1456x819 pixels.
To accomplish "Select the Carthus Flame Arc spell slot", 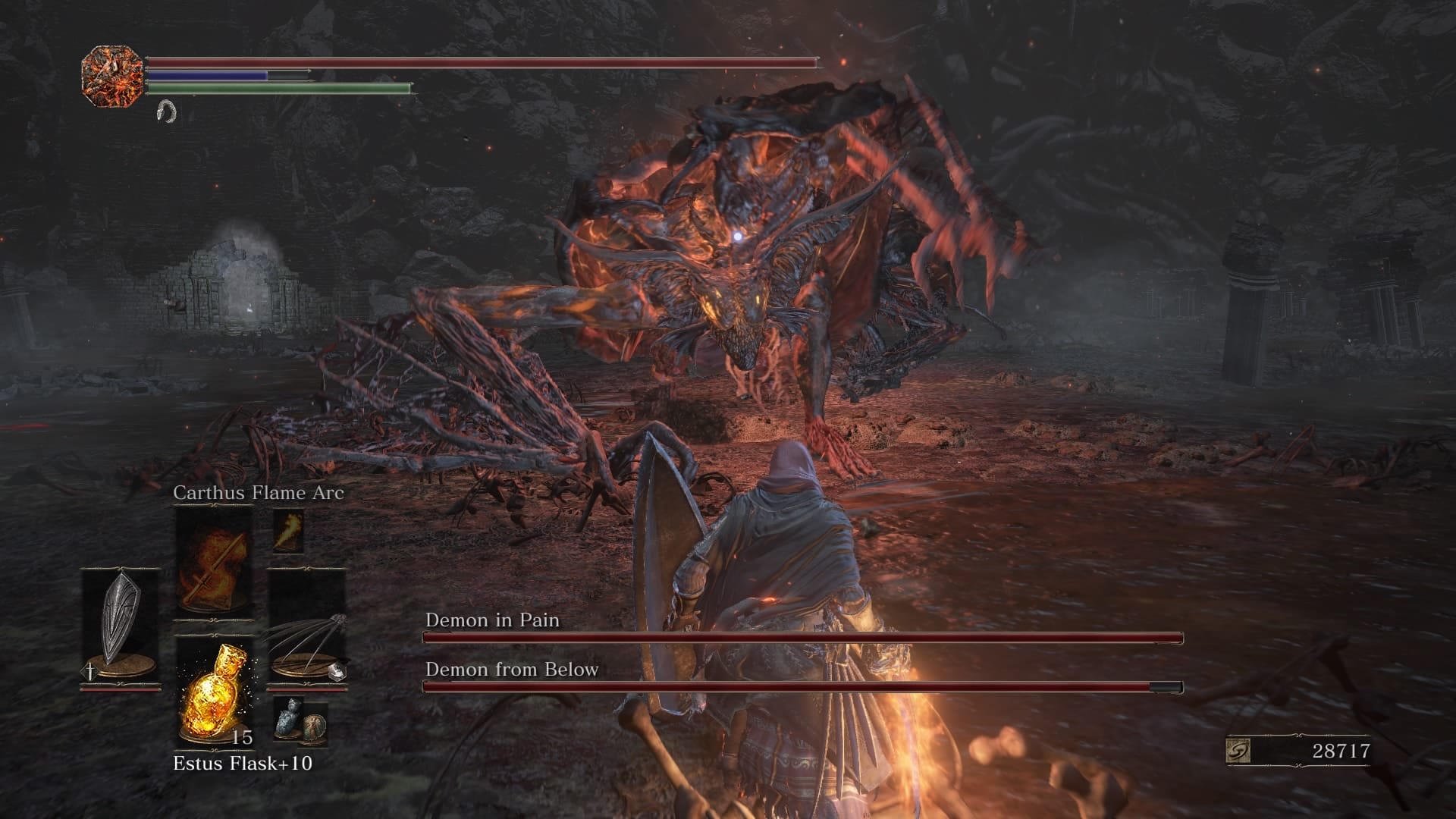I will [213, 561].
